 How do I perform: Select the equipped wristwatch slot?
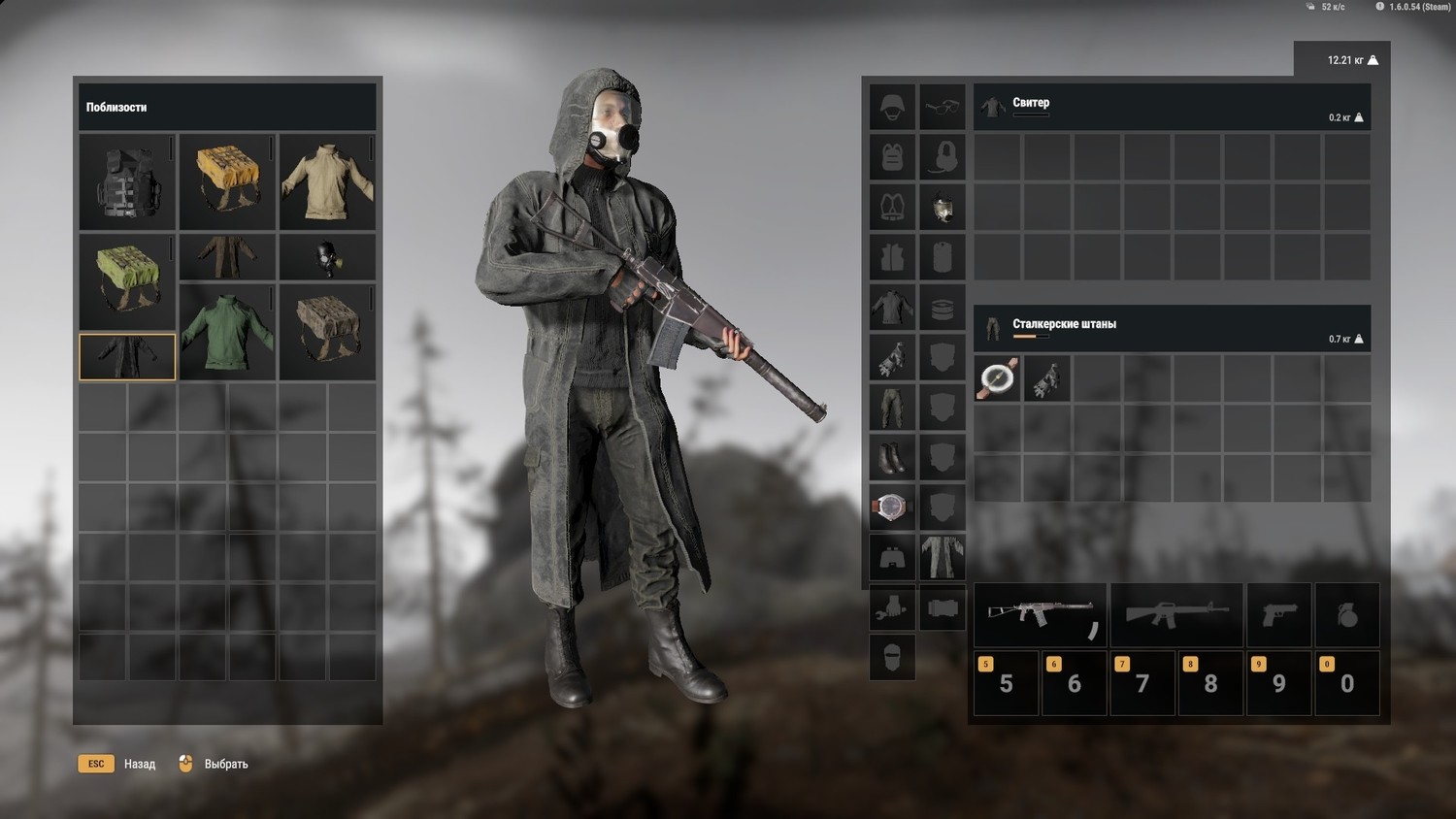892,507
